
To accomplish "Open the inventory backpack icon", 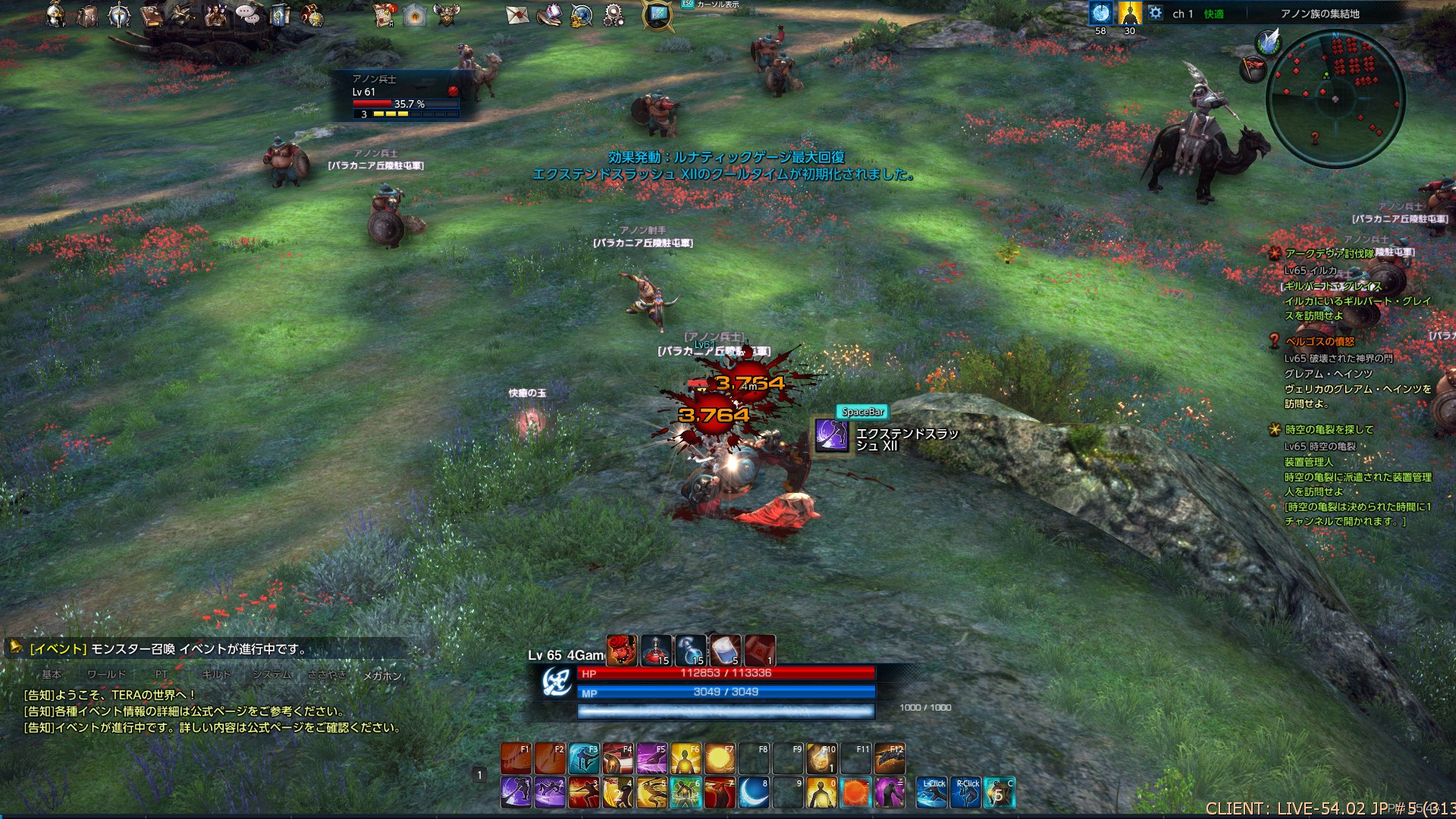I will pos(87,15).
